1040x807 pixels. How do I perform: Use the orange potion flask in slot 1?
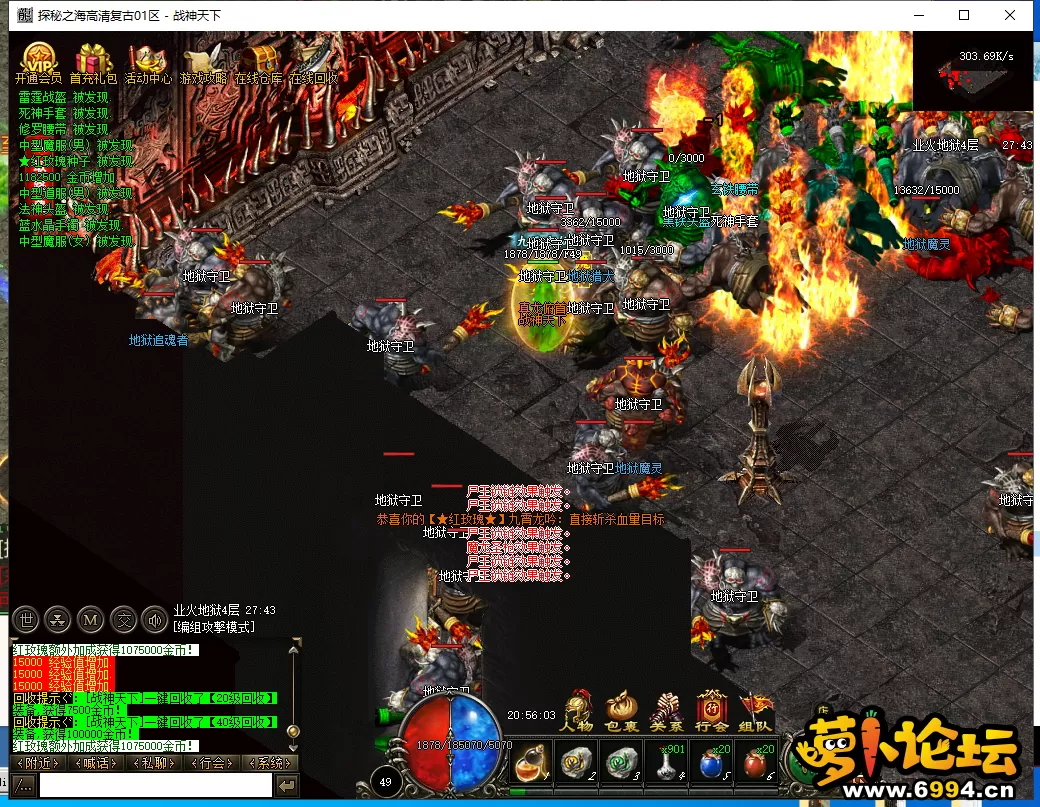point(530,764)
